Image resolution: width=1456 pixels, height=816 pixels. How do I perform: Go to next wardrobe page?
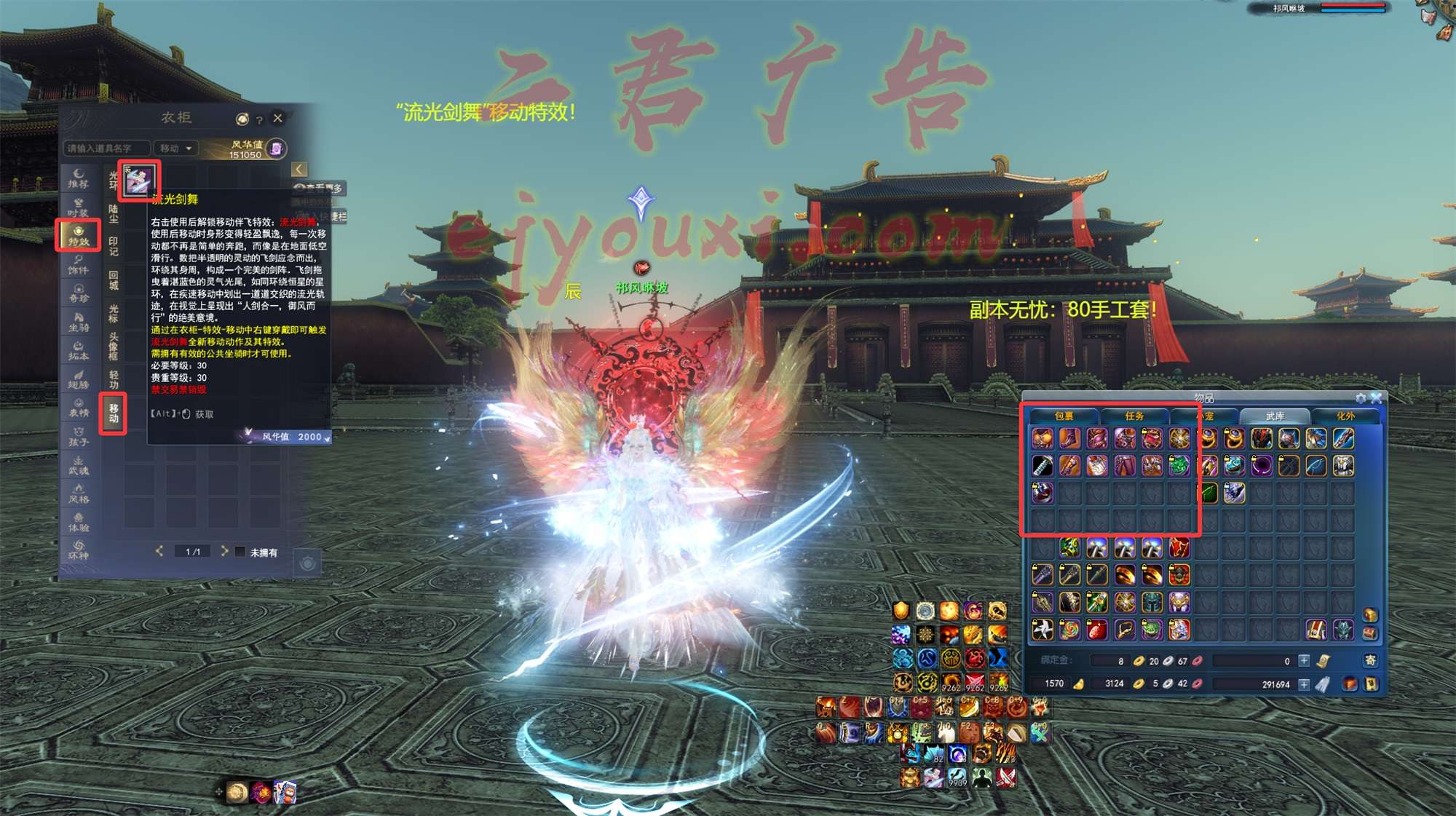tap(224, 551)
